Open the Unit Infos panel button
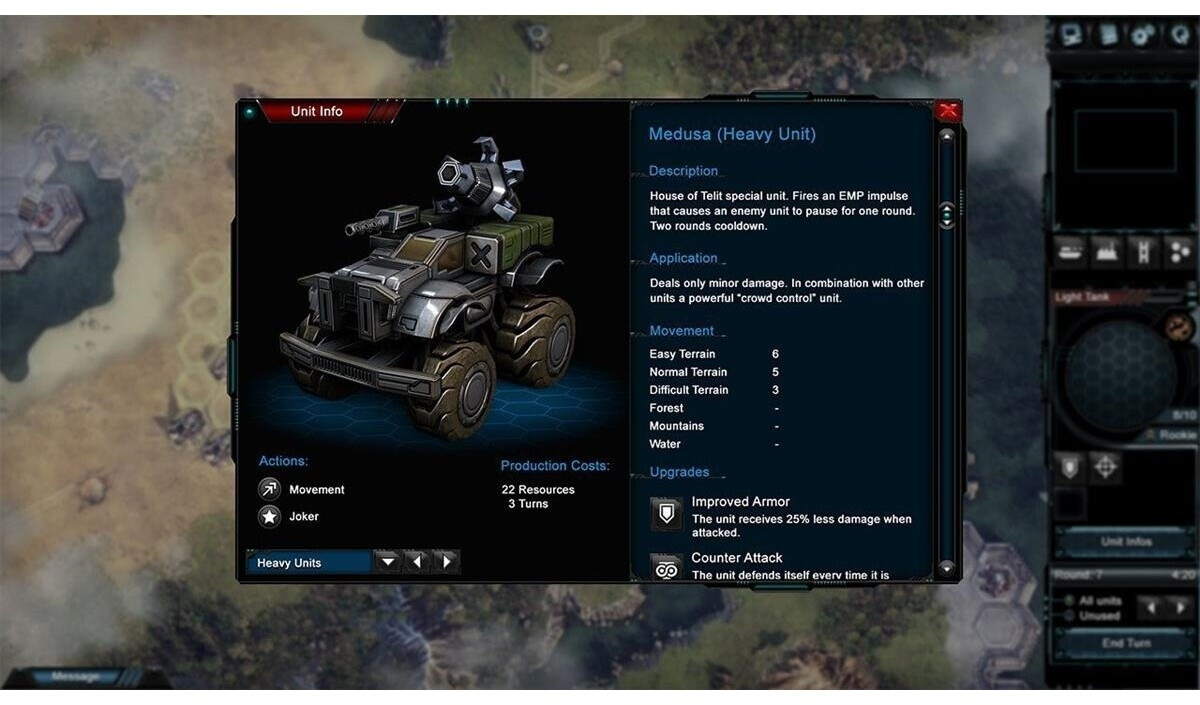The image size is (1200, 705). (x=1125, y=541)
